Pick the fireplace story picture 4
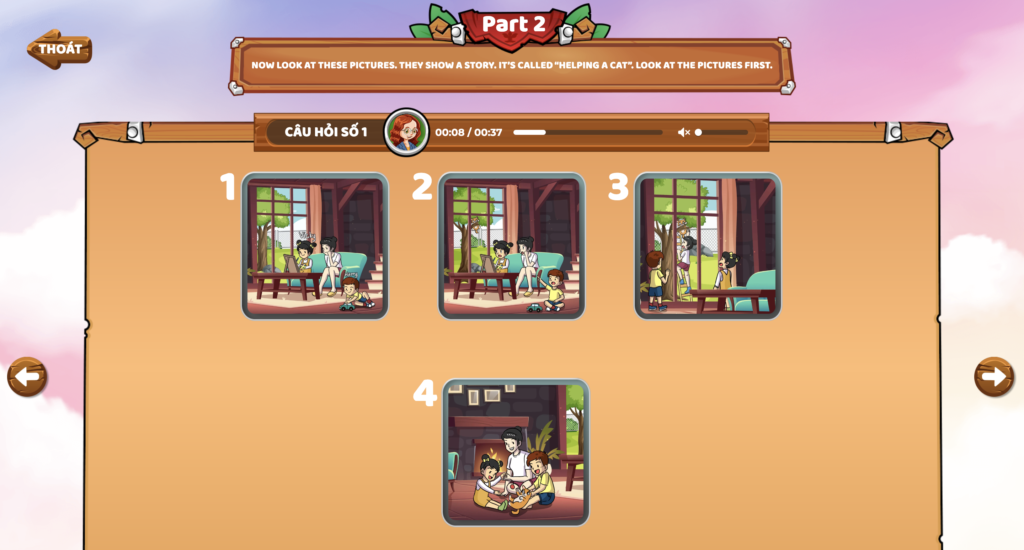This screenshot has height=550, width=1024. tap(515, 452)
